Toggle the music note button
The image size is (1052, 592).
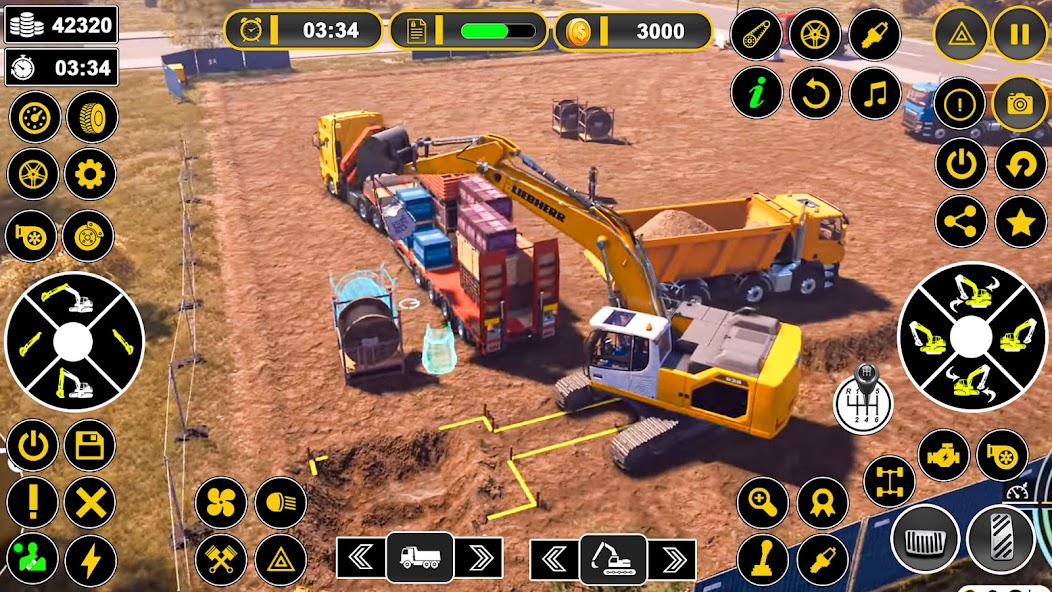(x=875, y=94)
